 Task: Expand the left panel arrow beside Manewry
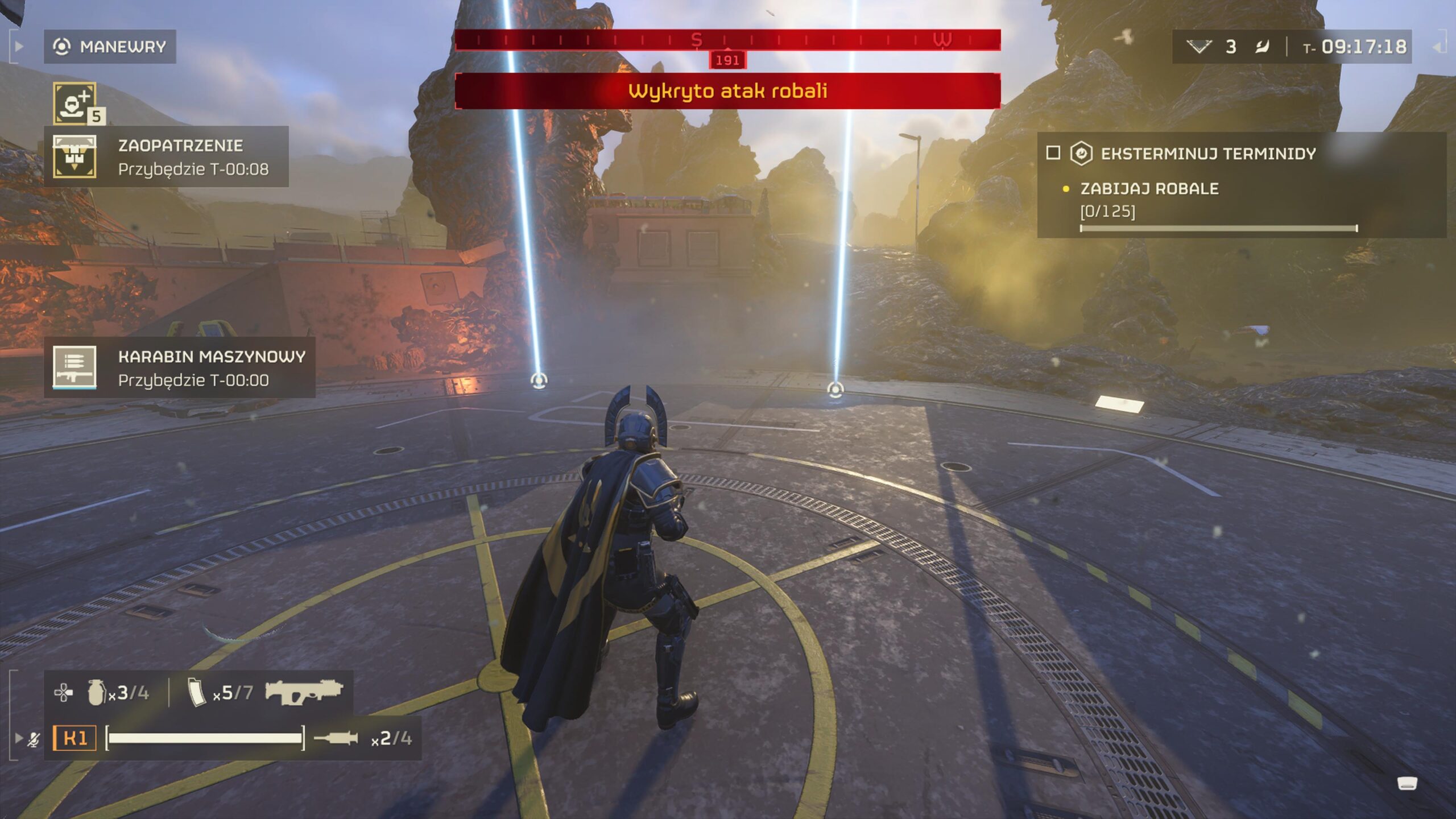tap(19, 47)
